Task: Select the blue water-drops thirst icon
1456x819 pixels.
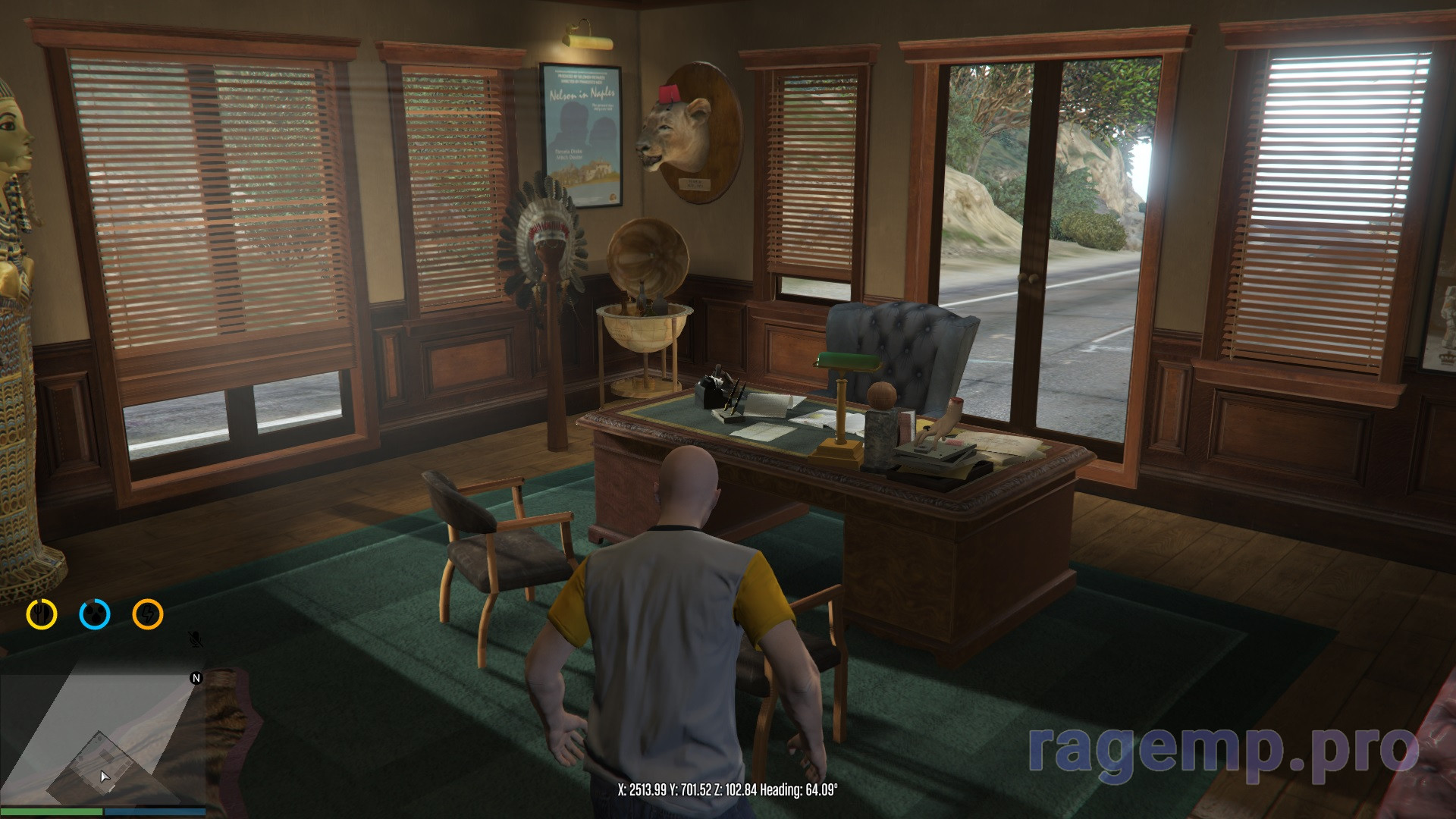Action: pos(95,614)
